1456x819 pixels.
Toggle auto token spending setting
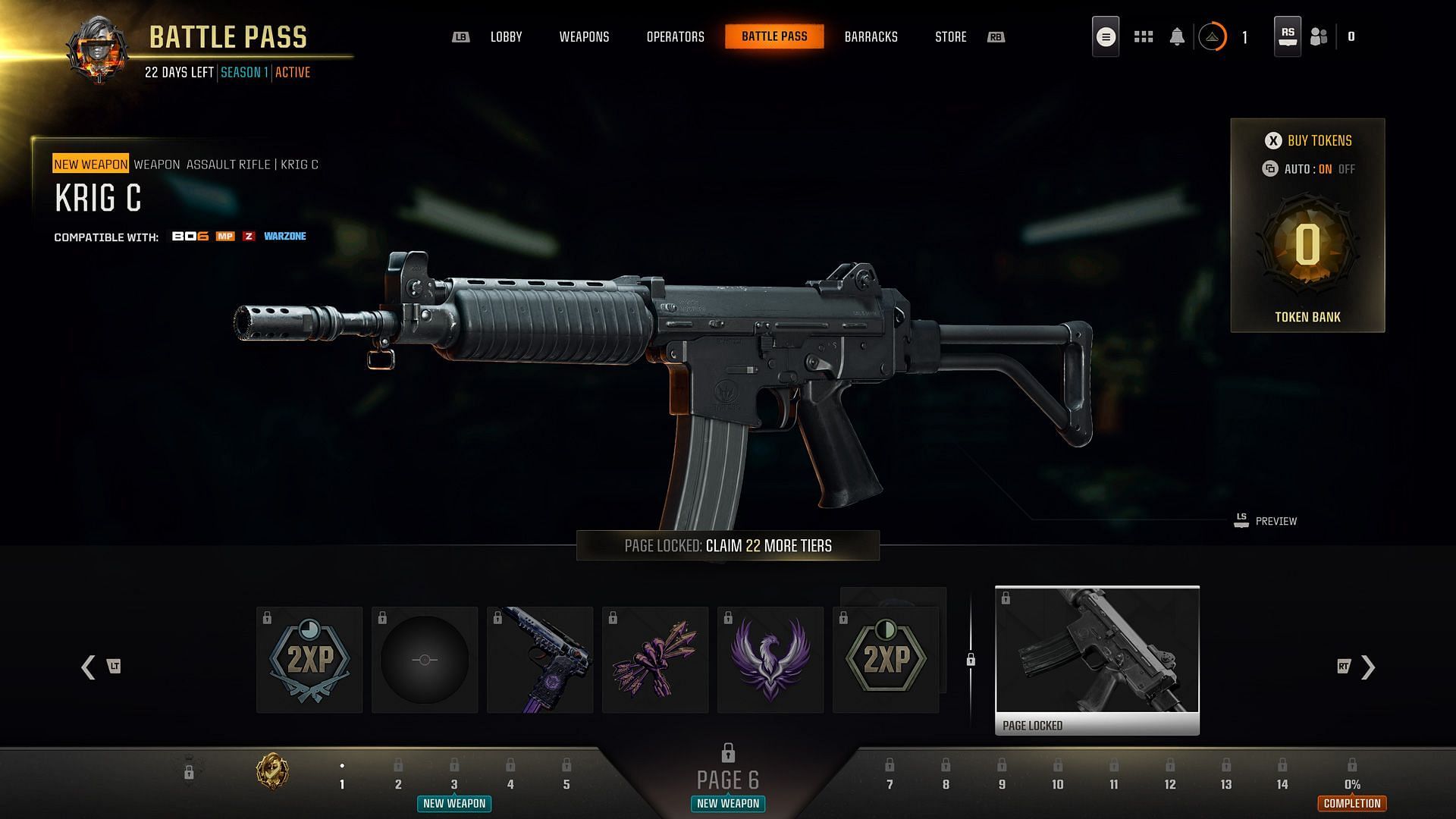1308,169
